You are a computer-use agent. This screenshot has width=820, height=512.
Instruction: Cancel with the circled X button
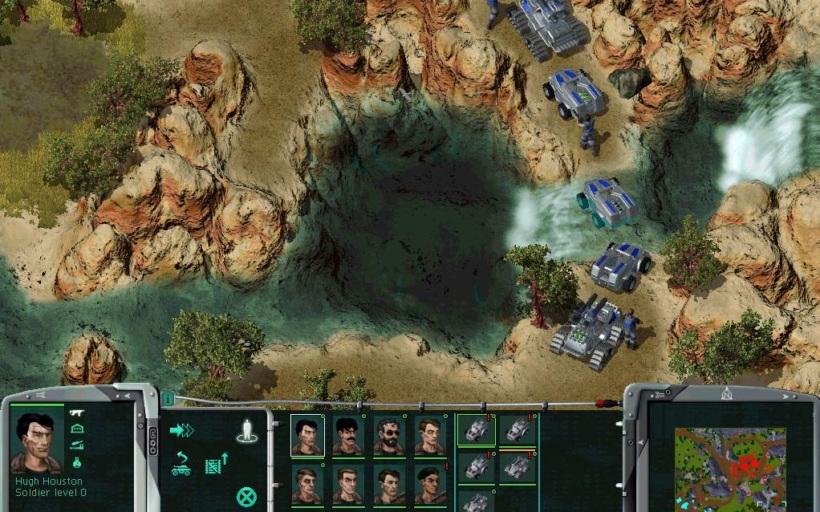pos(246,496)
